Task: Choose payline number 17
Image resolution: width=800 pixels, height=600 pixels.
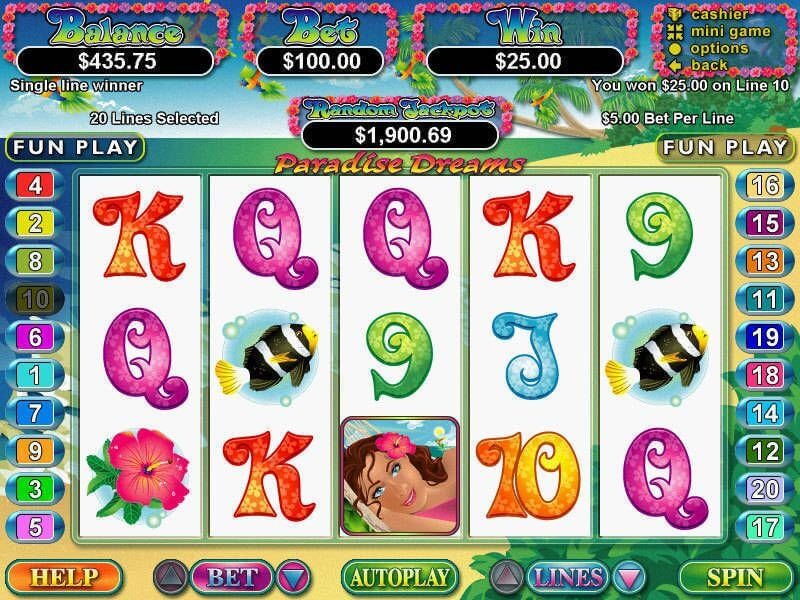Action: click(x=765, y=525)
